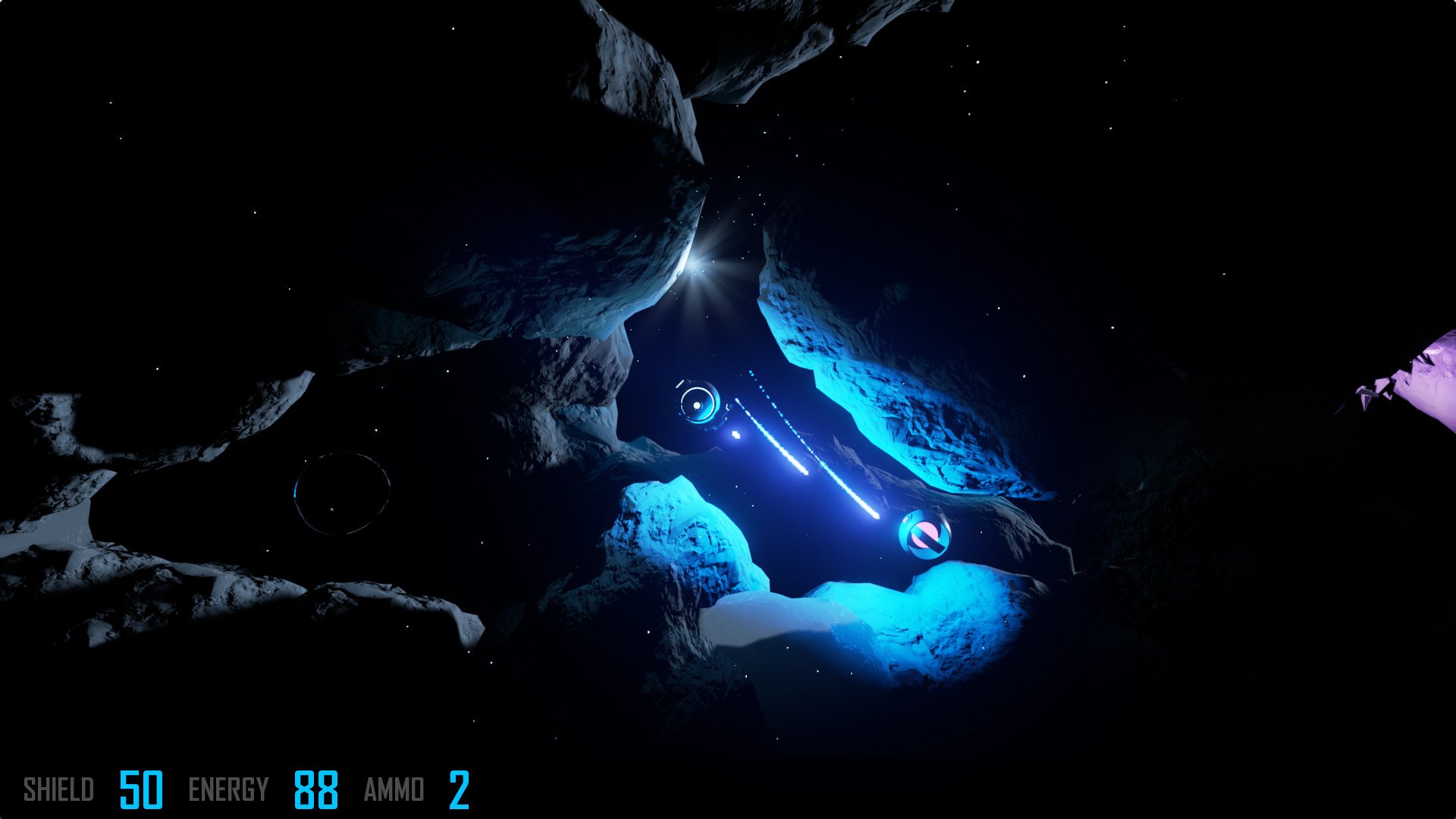Click the small projectile near the ship
This screenshot has width=1456, height=819.
[734, 434]
